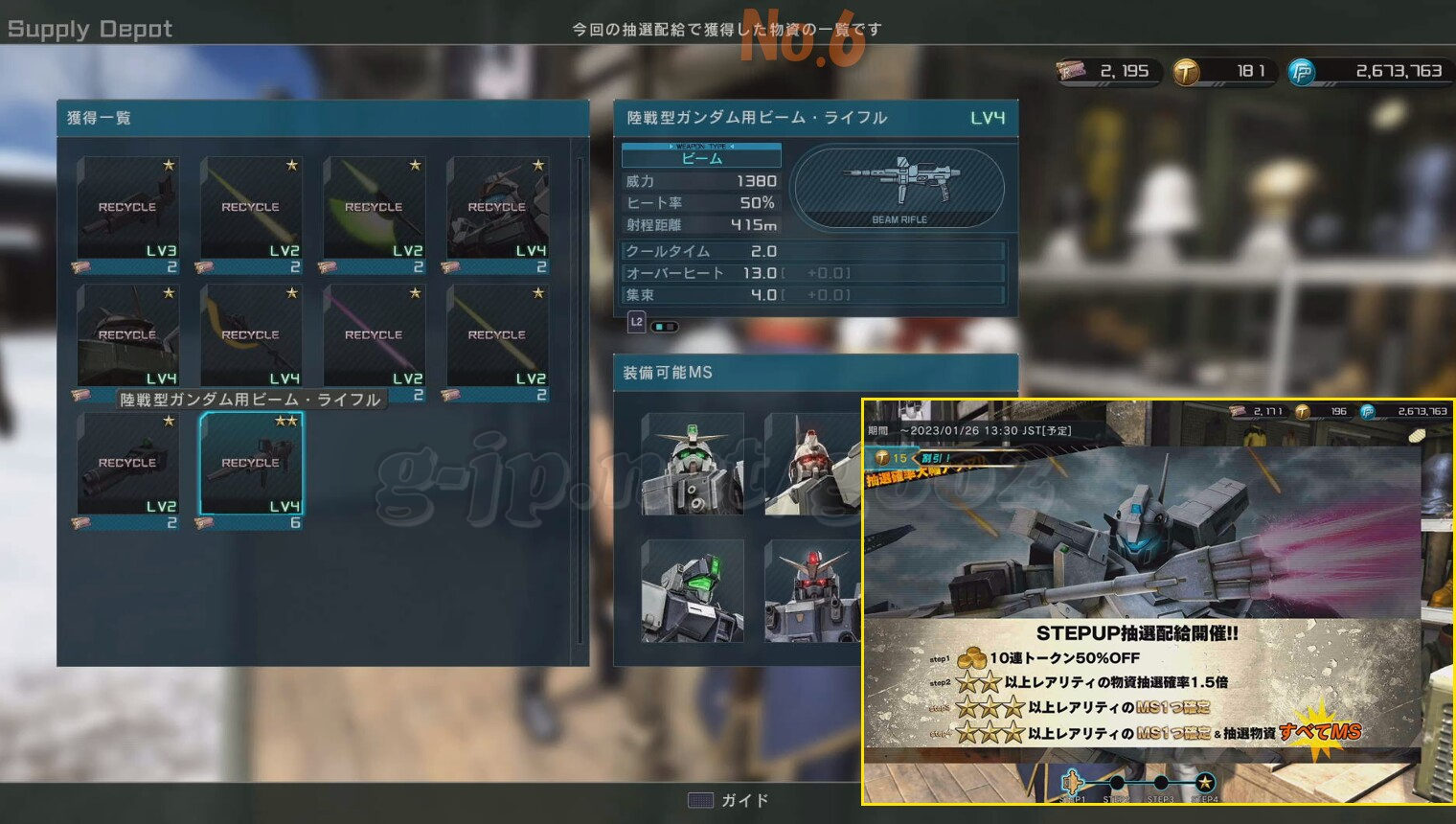Select the twin-barrel launcher LV2 item

pos(127,465)
